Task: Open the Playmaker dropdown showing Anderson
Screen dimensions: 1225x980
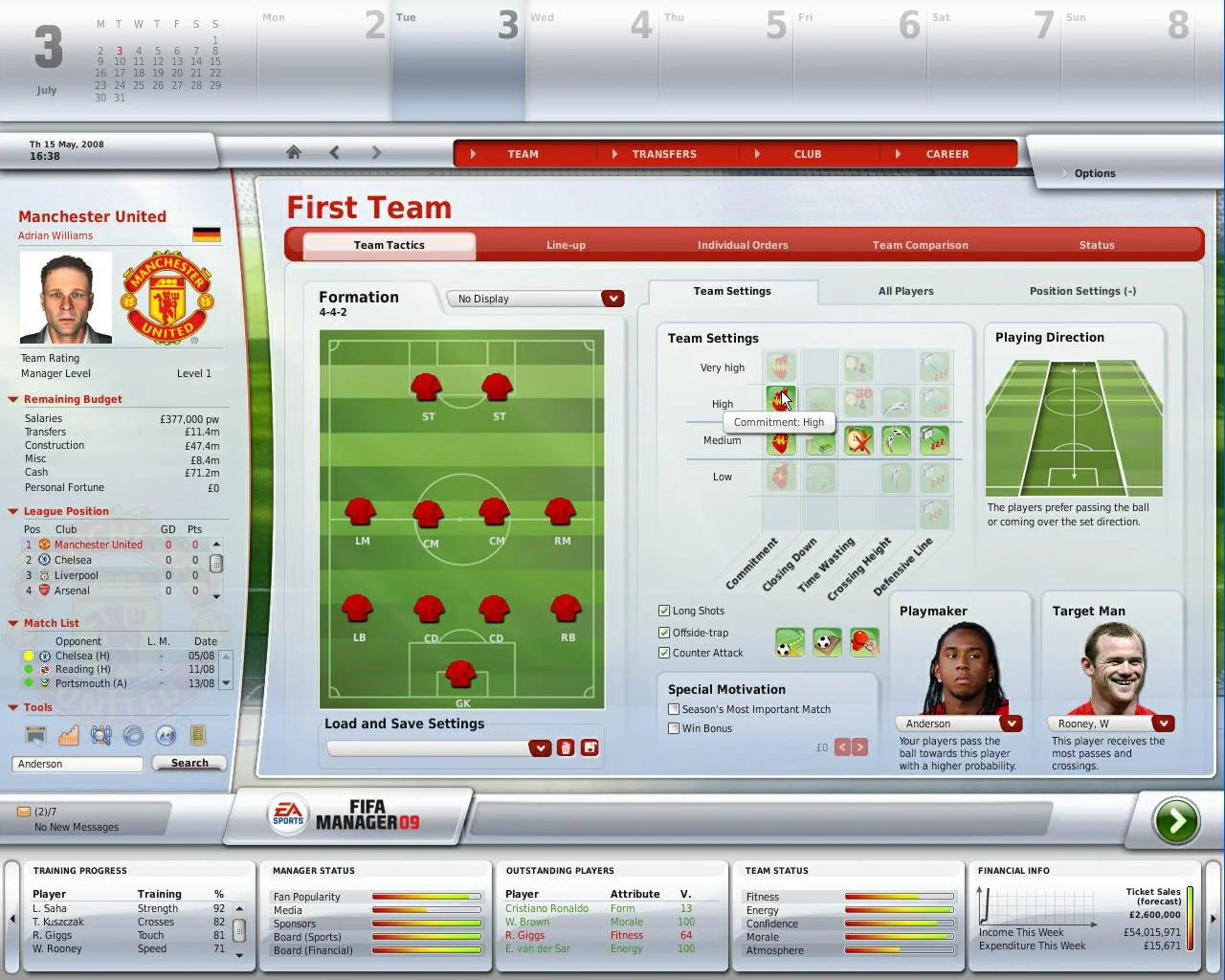Action: click(1012, 724)
